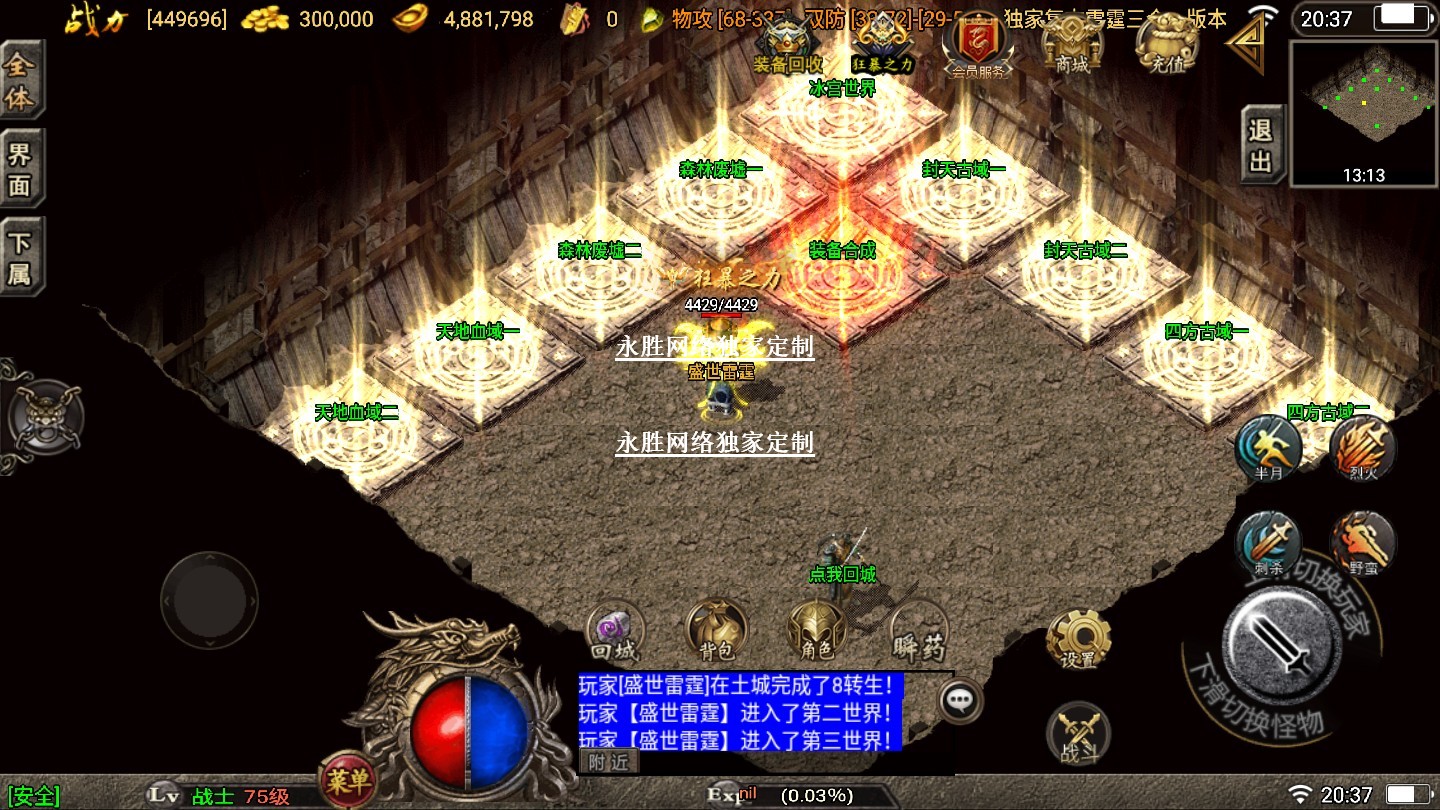Open the 背包 backpack
Viewport: 1440px width, 810px height.
pos(716,631)
